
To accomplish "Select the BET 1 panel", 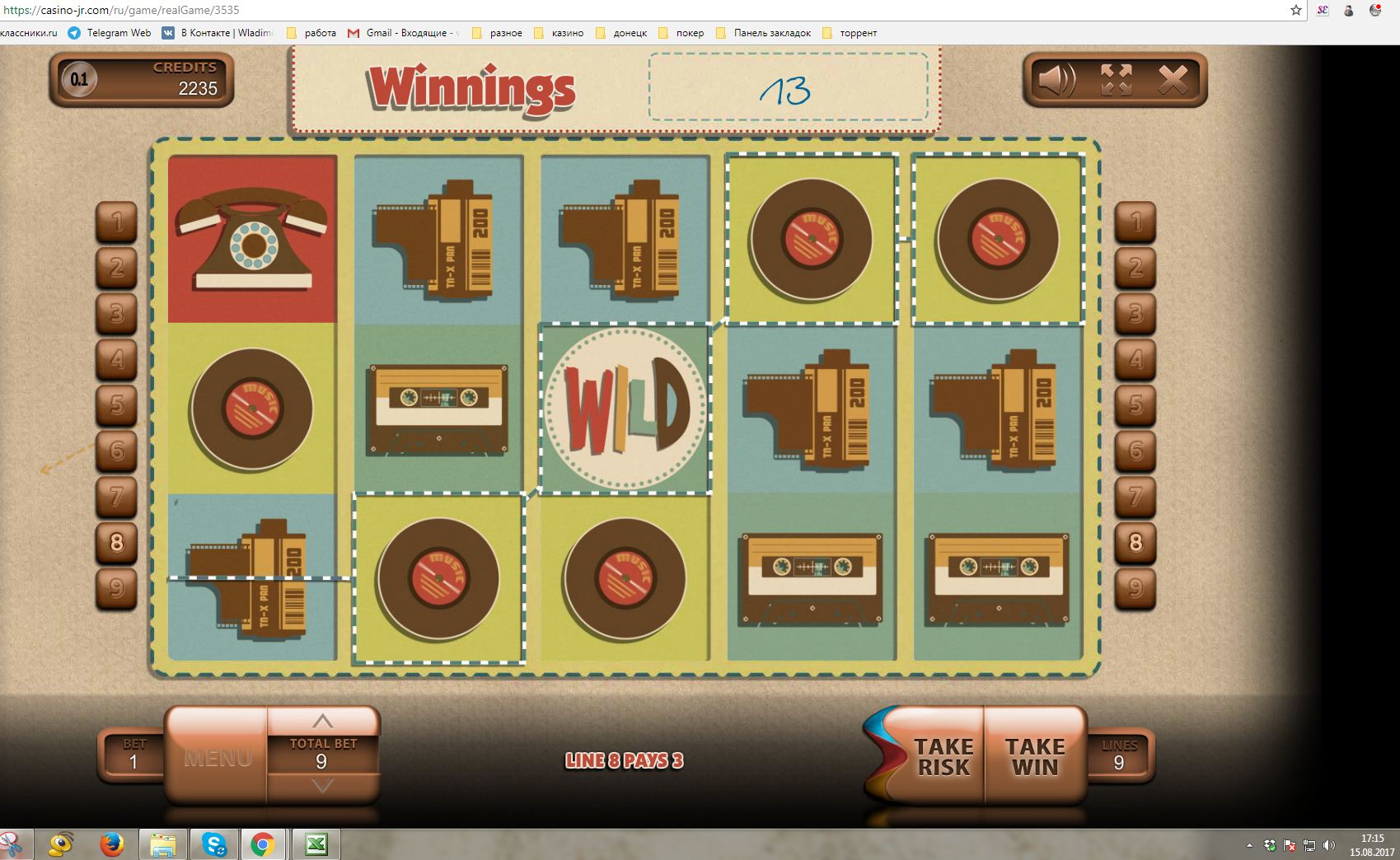I will (x=133, y=755).
